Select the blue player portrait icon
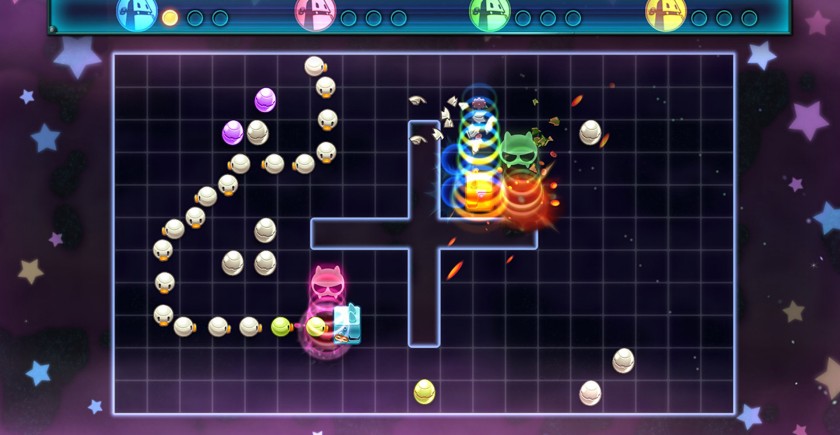The image size is (840, 435). pos(137,13)
